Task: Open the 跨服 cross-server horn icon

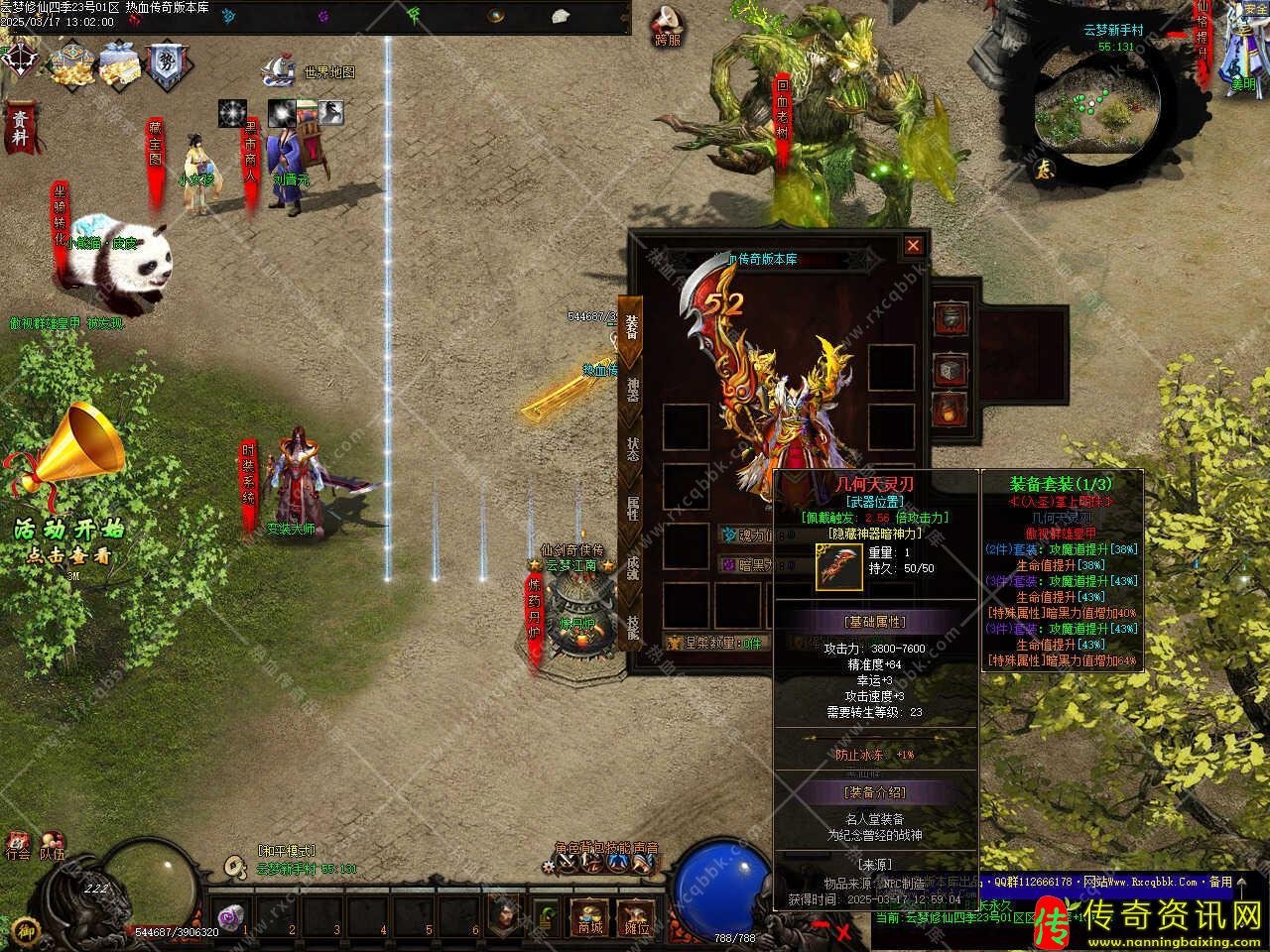Action: pos(668,27)
